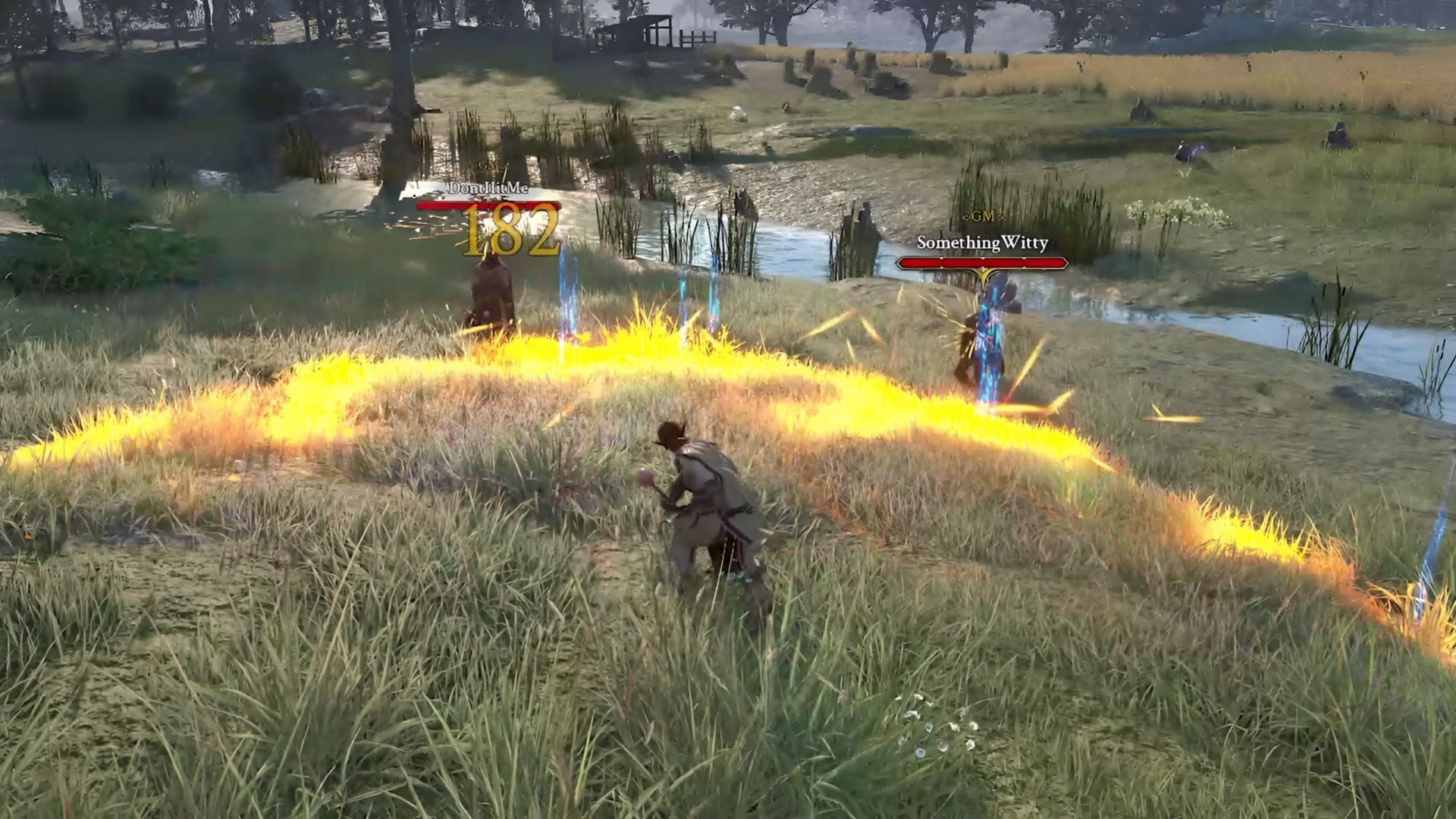Click SomethingWitty's red health bar

(982, 262)
